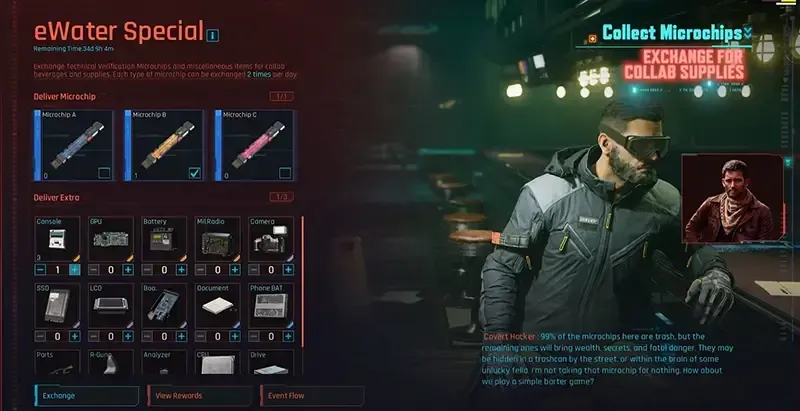Image resolution: width=800 pixels, height=411 pixels.
Task: Uncheck the Microchip B checkbox
Action: pyautogui.click(x=195, y=173)
